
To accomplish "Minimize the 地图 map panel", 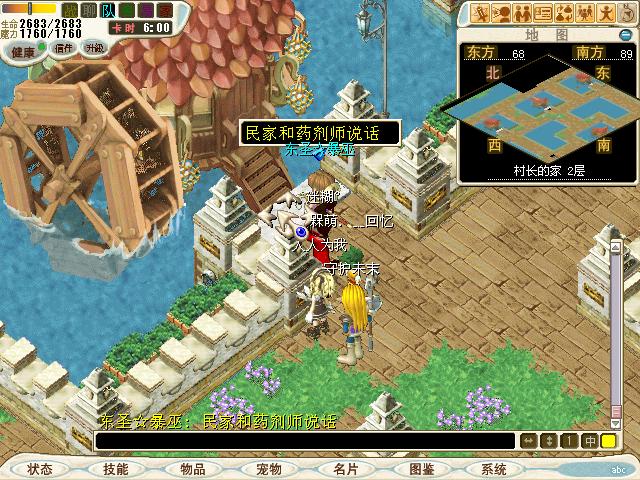I will [625, 35].
